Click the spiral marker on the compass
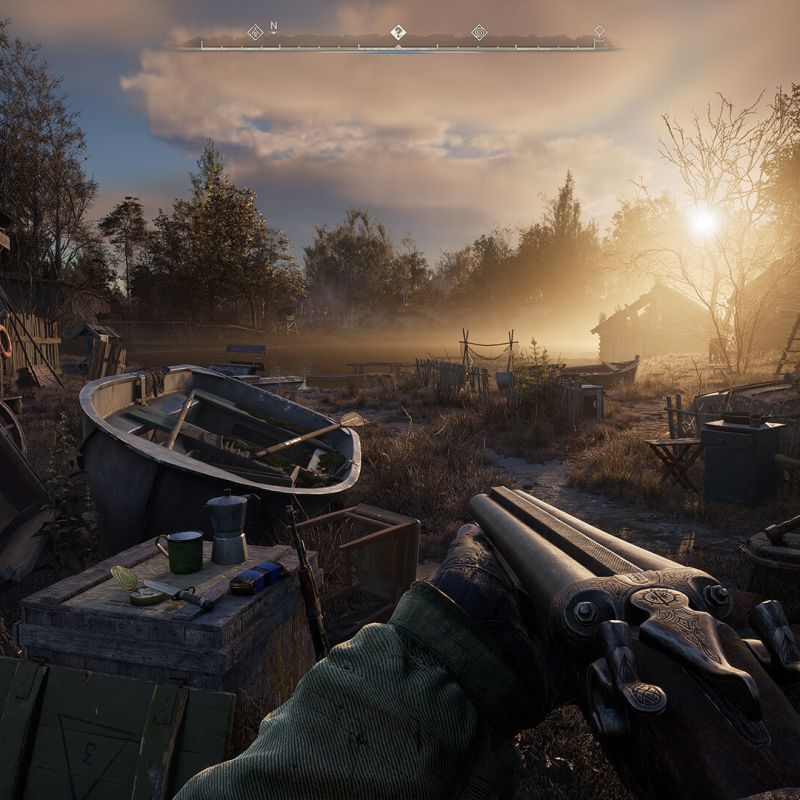 (479, 32)
